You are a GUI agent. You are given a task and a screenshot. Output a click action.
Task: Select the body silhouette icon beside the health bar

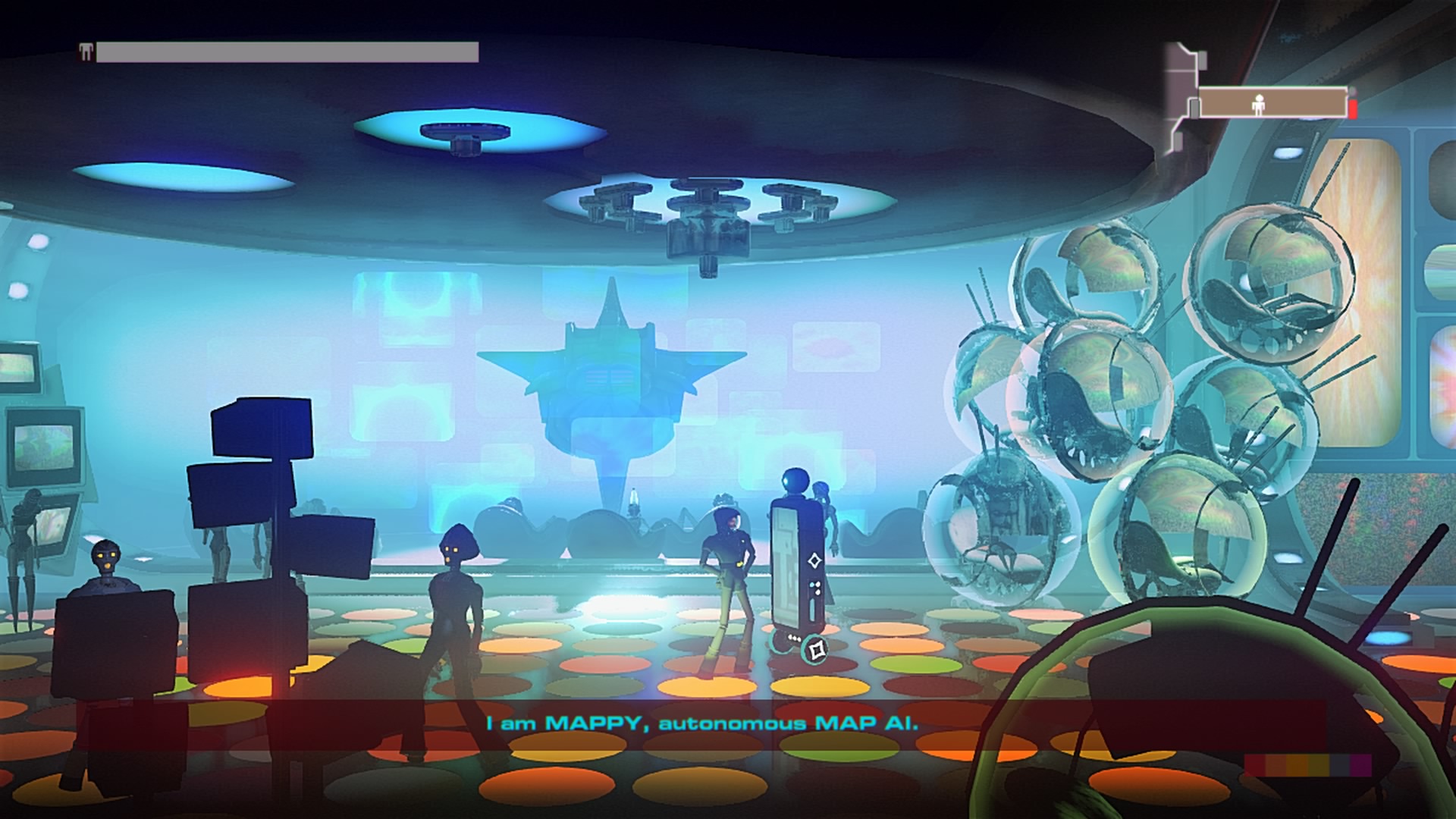point(85,53)
